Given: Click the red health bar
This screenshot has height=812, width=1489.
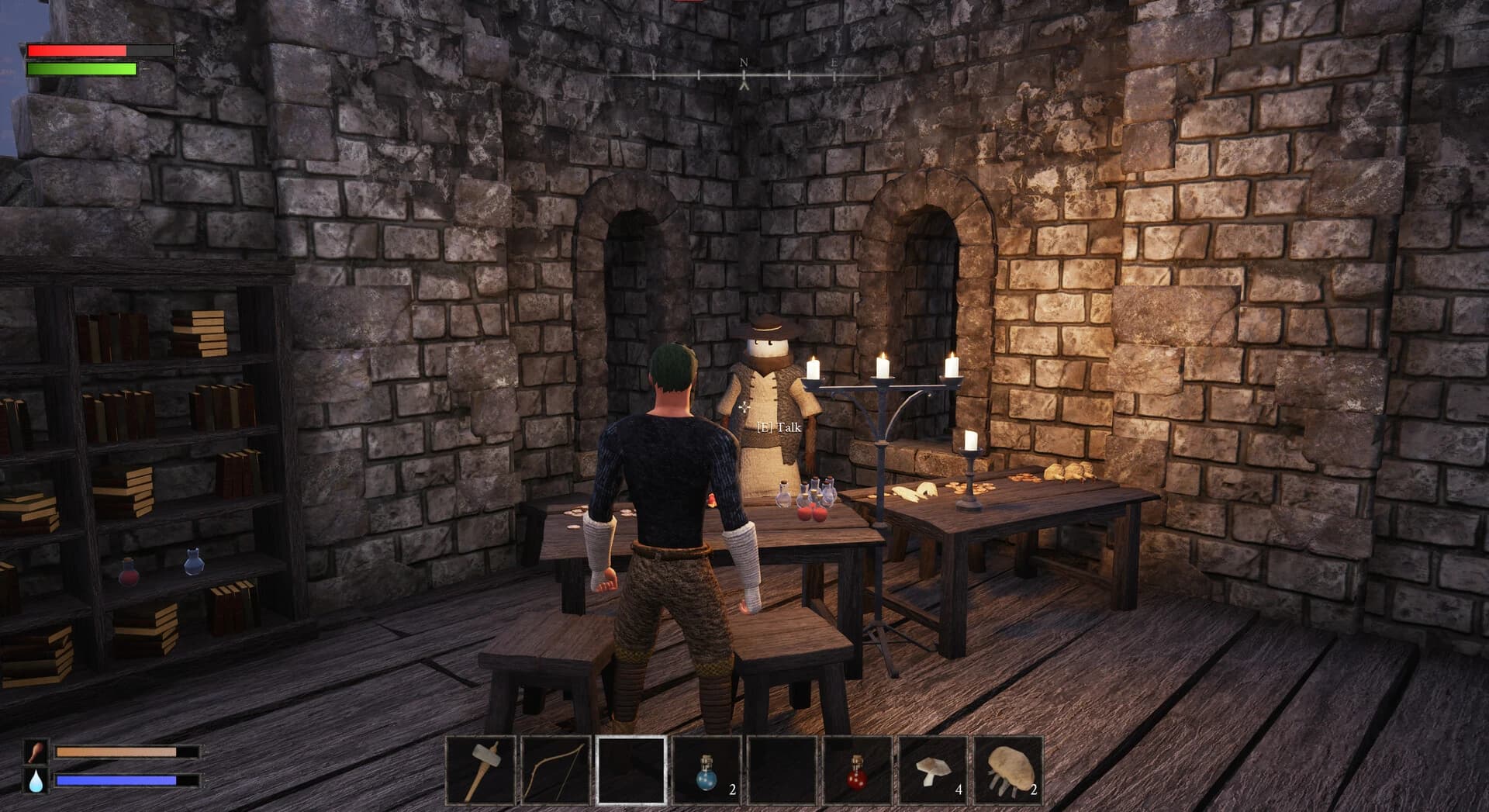Looking at the screenshot, I should click(78, 50).
